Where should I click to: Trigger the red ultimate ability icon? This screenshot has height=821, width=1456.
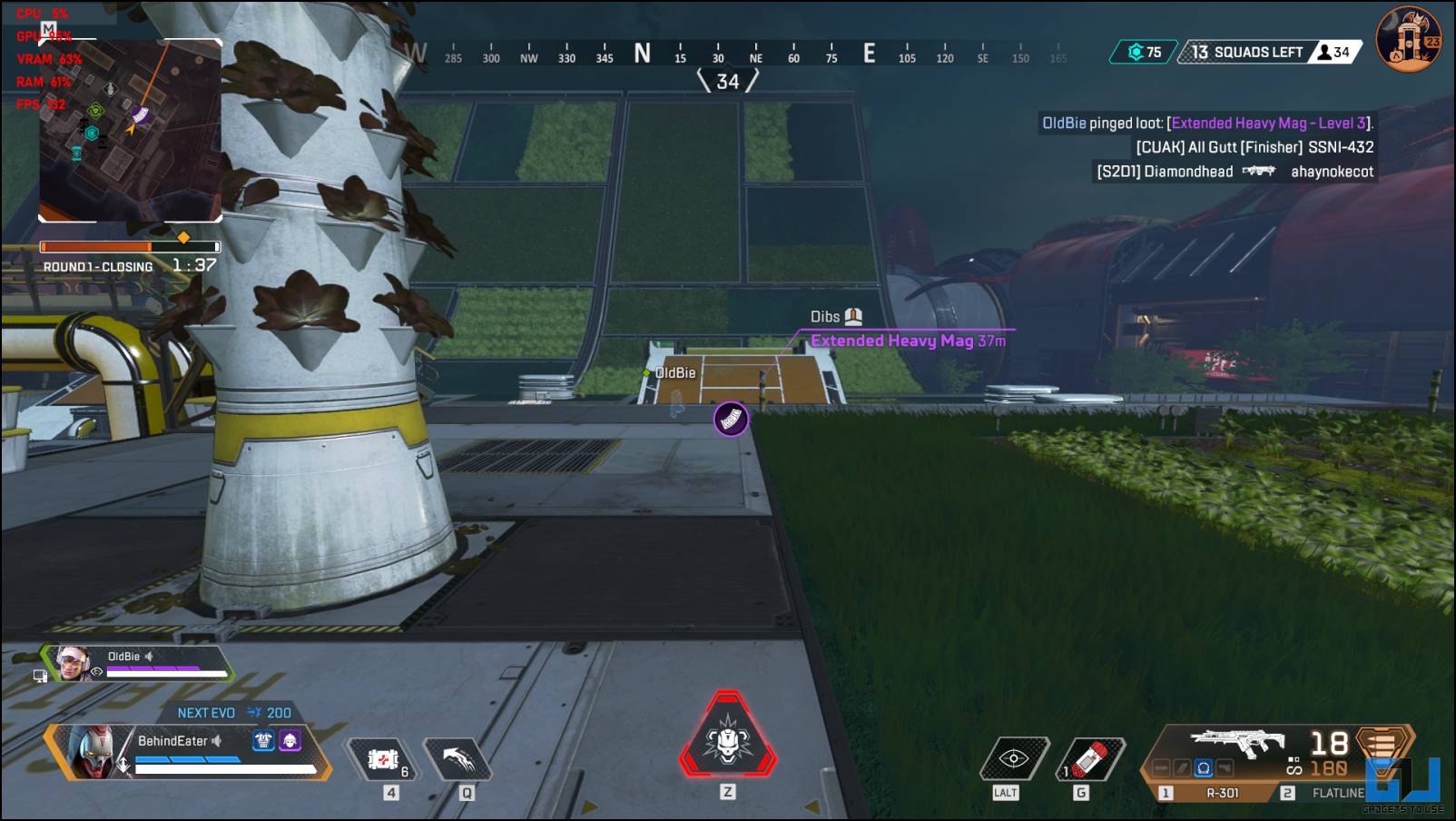click(727, 739)
